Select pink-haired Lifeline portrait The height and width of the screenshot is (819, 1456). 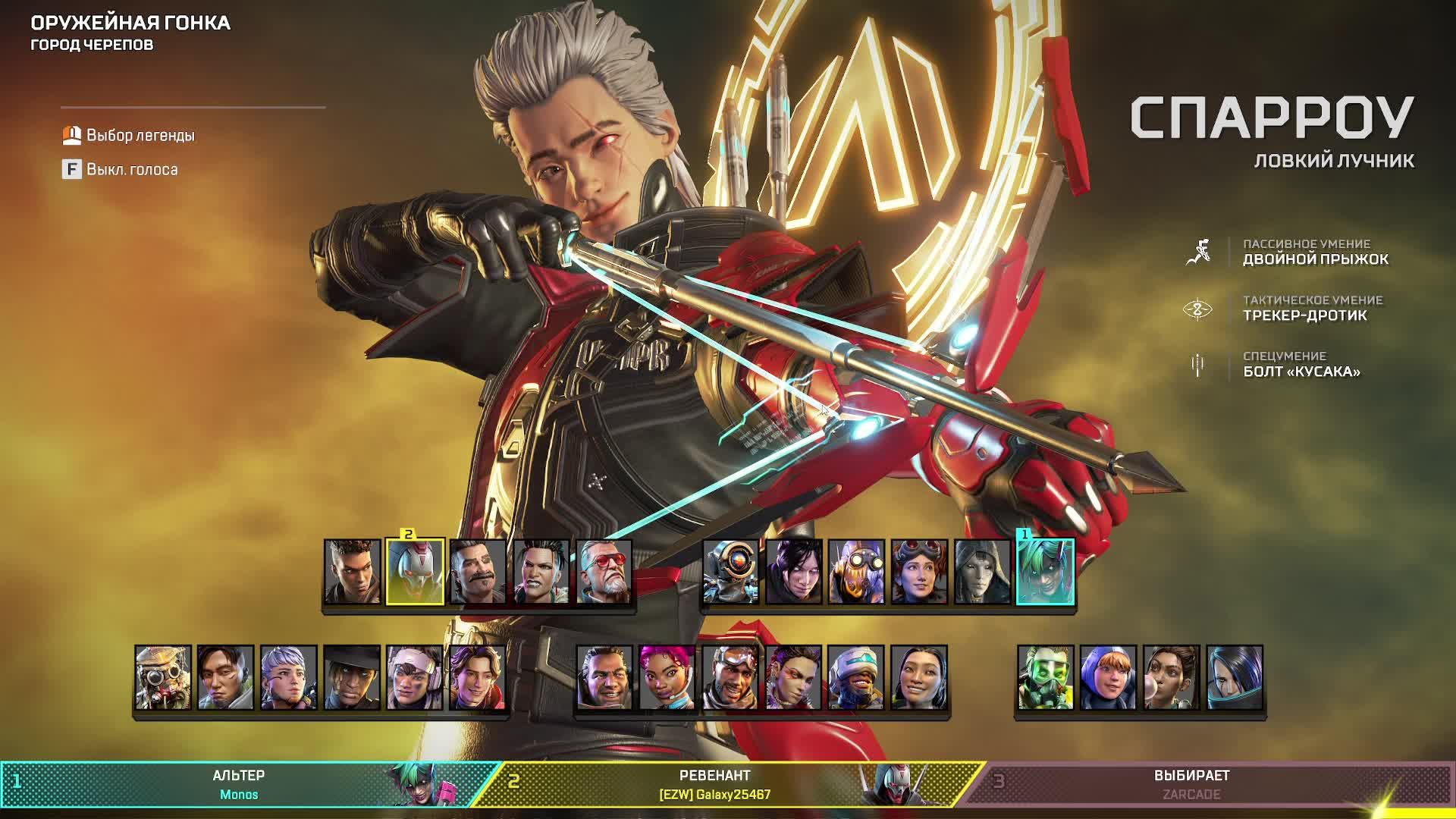point(667,678)
